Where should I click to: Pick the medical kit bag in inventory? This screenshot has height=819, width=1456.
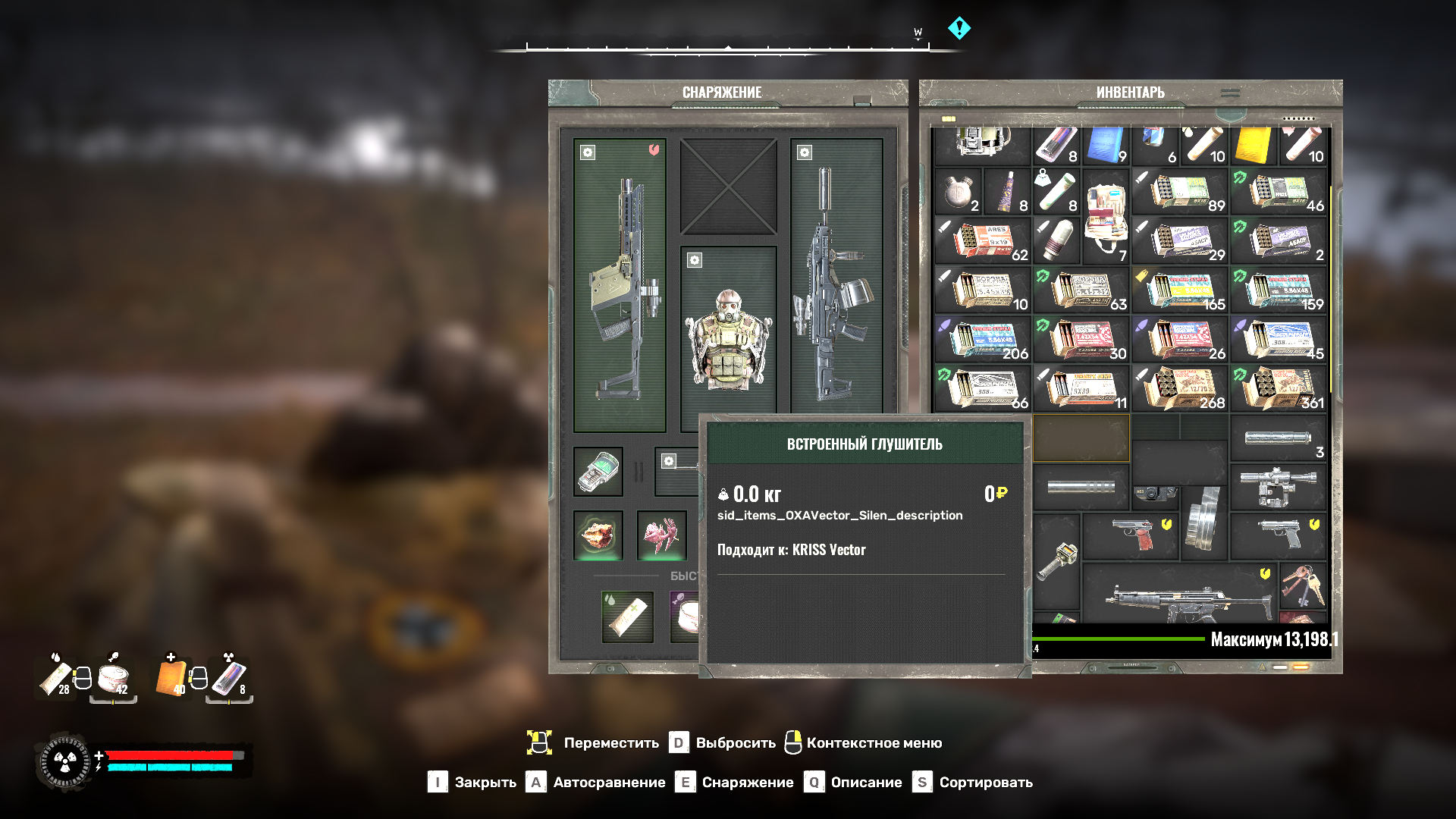[x=1105, y=215]
